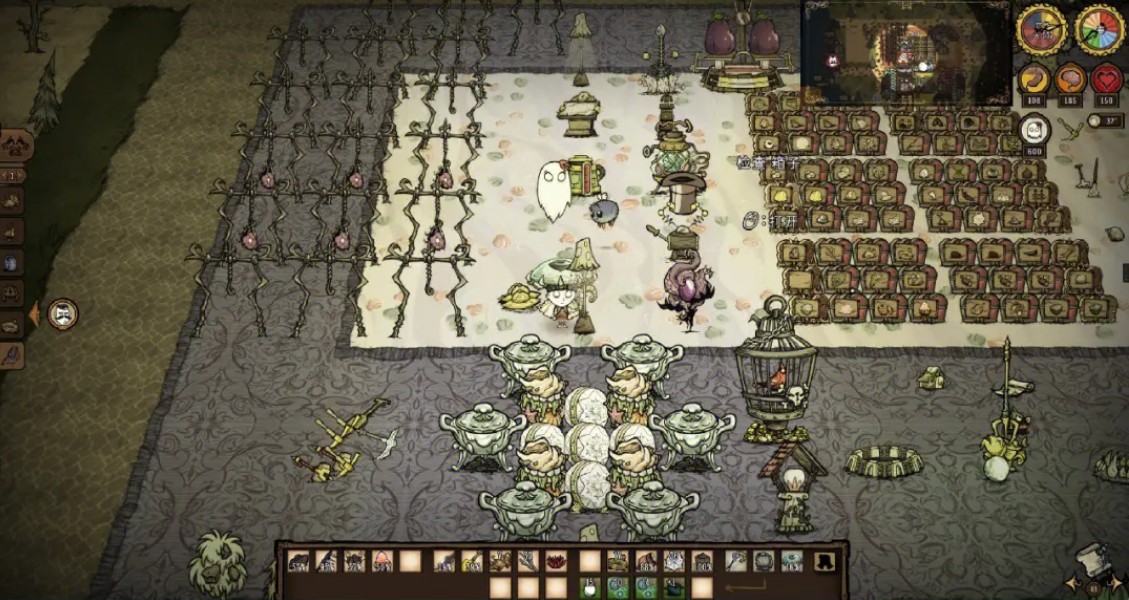1129x600 pixels.
Task: Click the day-night cycle clock
Action: point(1041,29)
